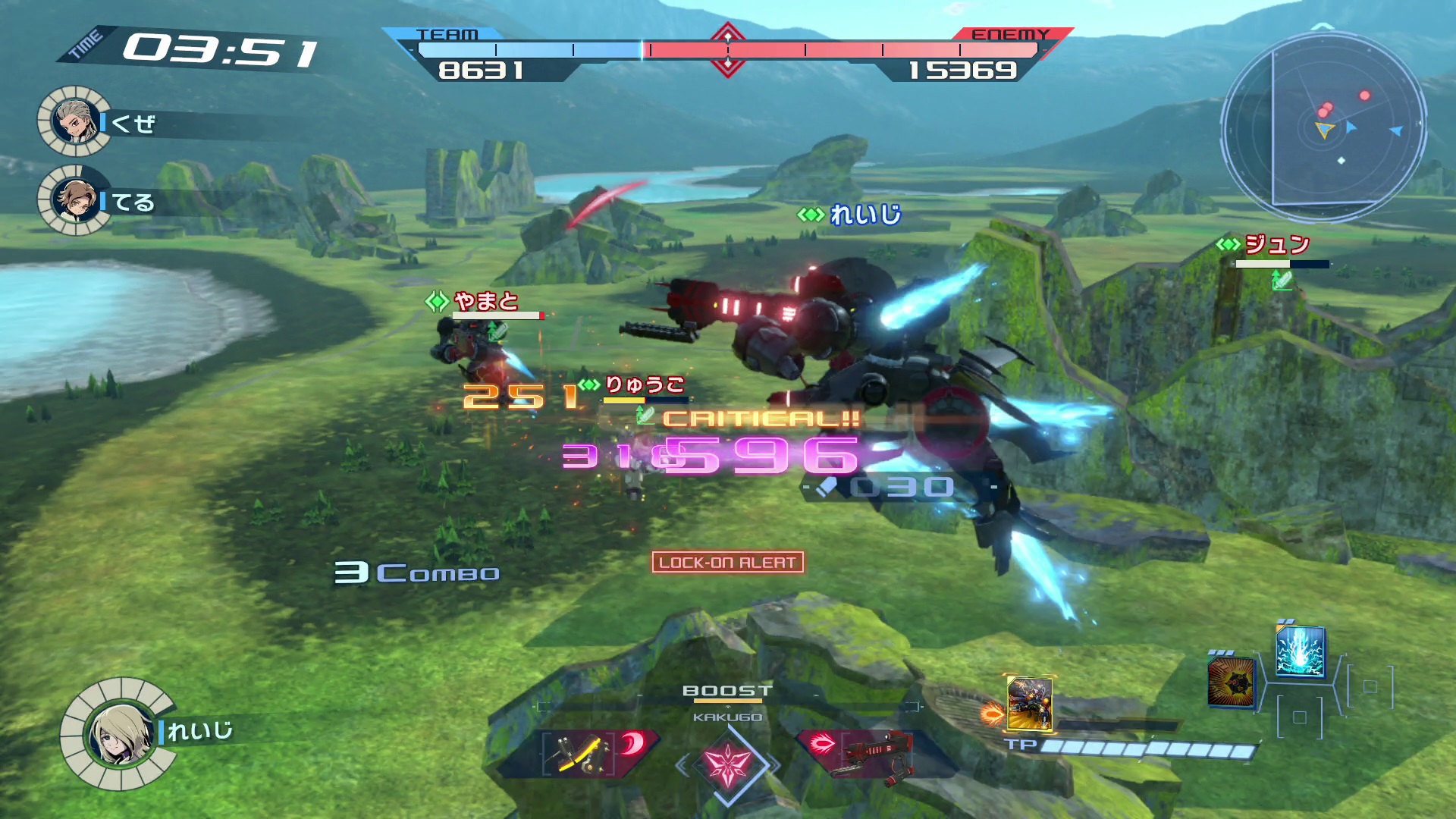Activate the orange burst skill icon
Image resolution: width=1456 pixels, height=819 pixels.
point(1230,682)
